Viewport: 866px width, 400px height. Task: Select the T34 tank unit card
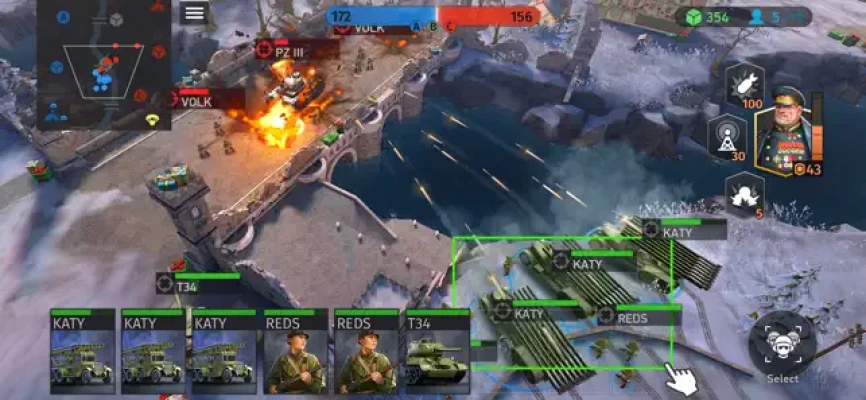coord(436,351)
